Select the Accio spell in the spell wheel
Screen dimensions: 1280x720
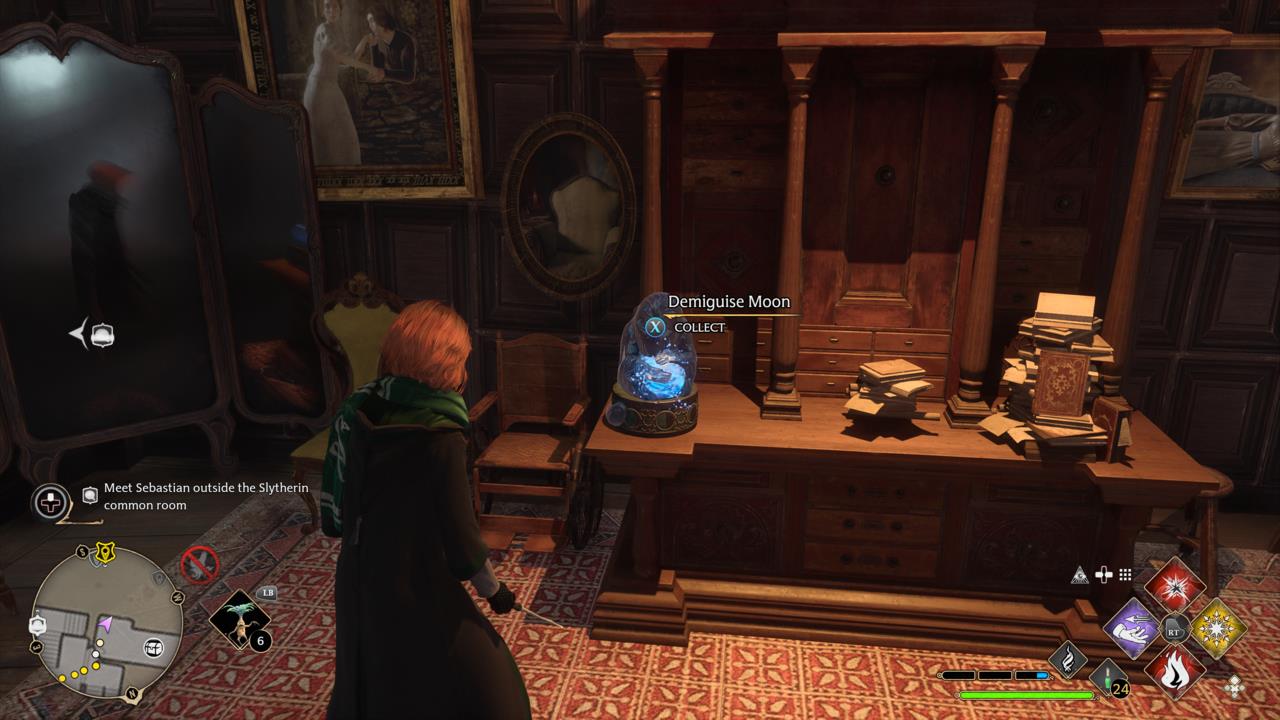click(x=1132, y=627)
